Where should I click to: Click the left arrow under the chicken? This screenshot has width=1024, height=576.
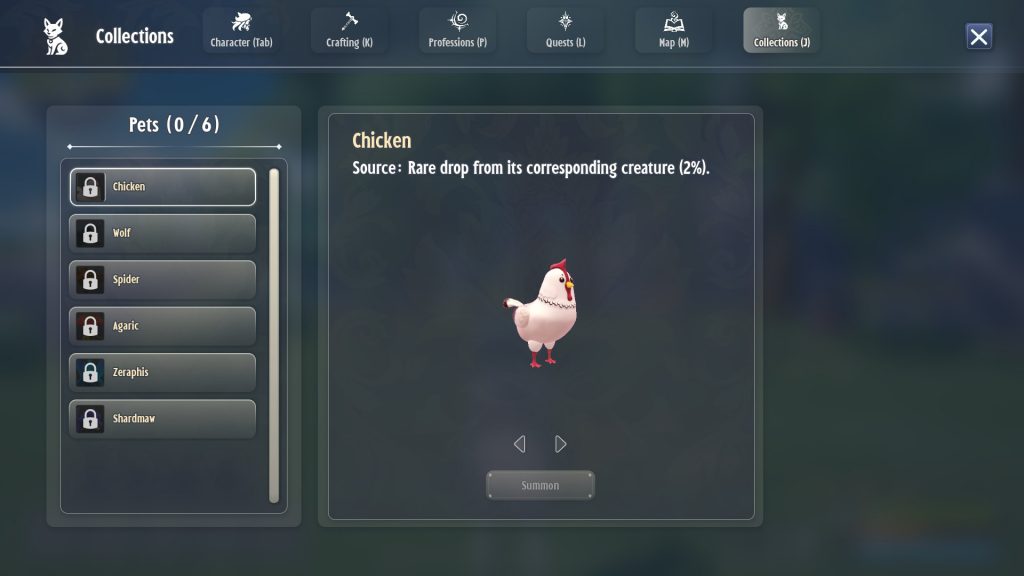point(519,444)
